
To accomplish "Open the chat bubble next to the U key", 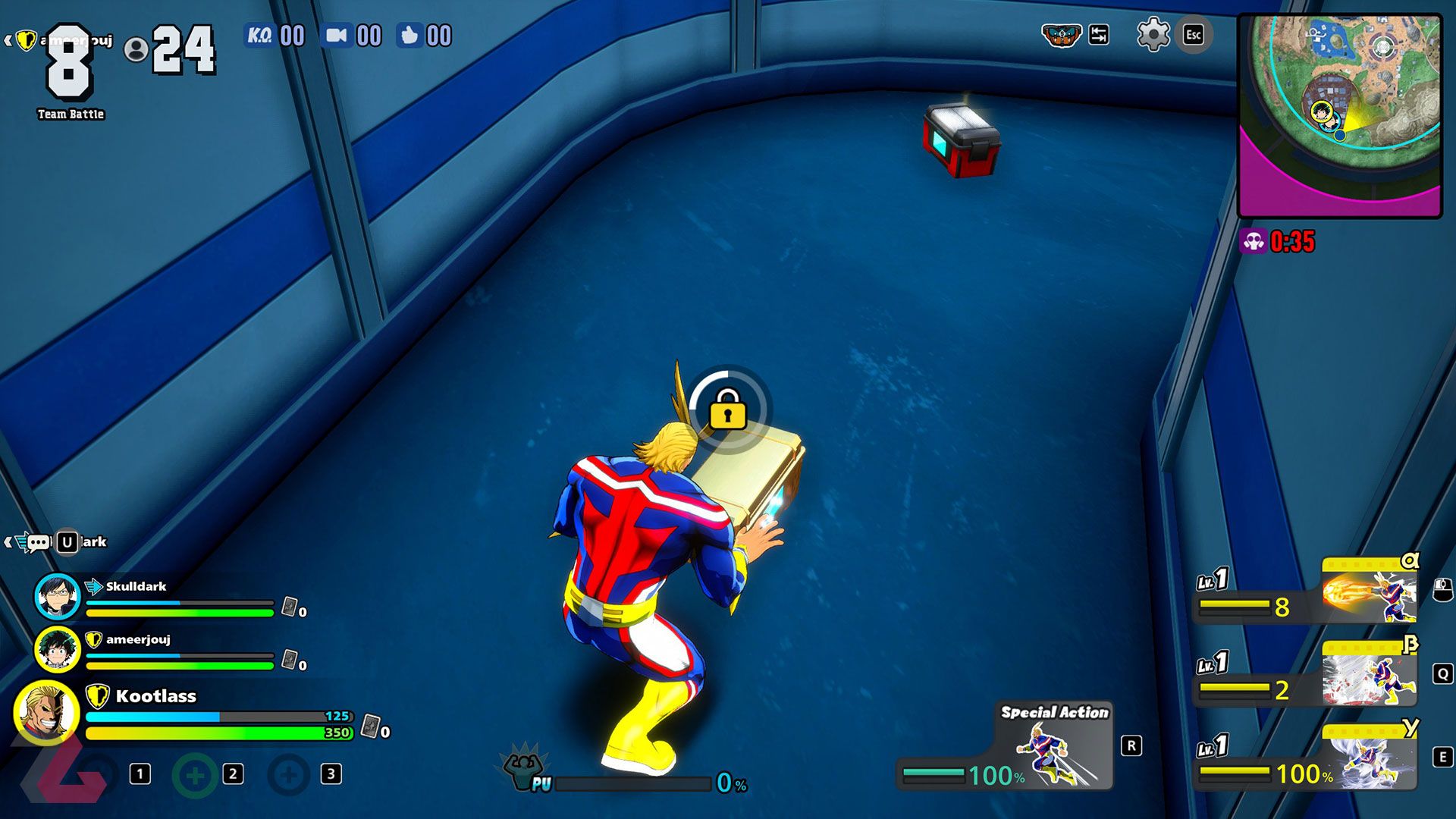I will pyautogui.click(x=38, y=542).
